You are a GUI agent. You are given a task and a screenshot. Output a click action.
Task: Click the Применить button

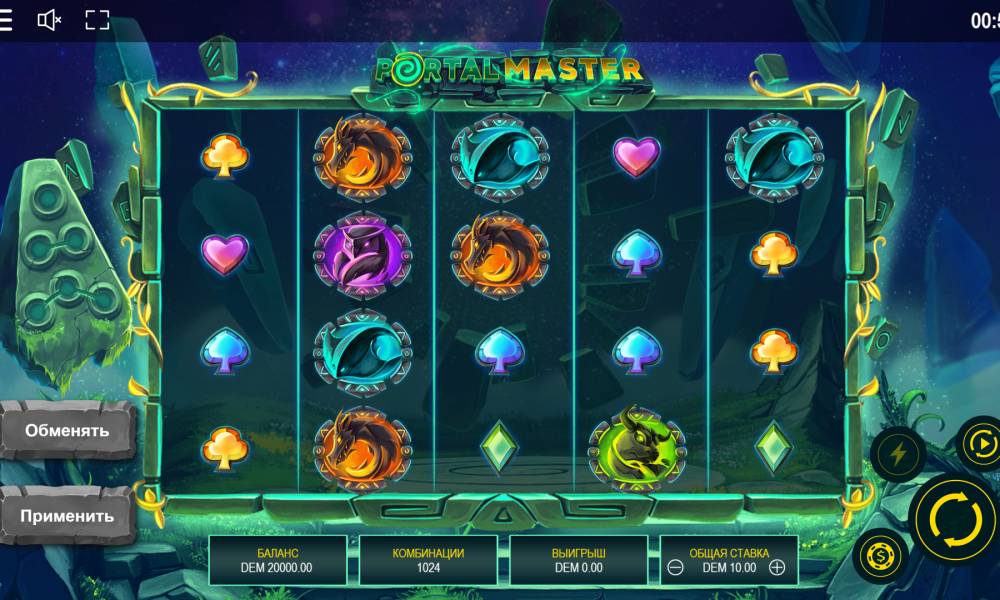67,517
